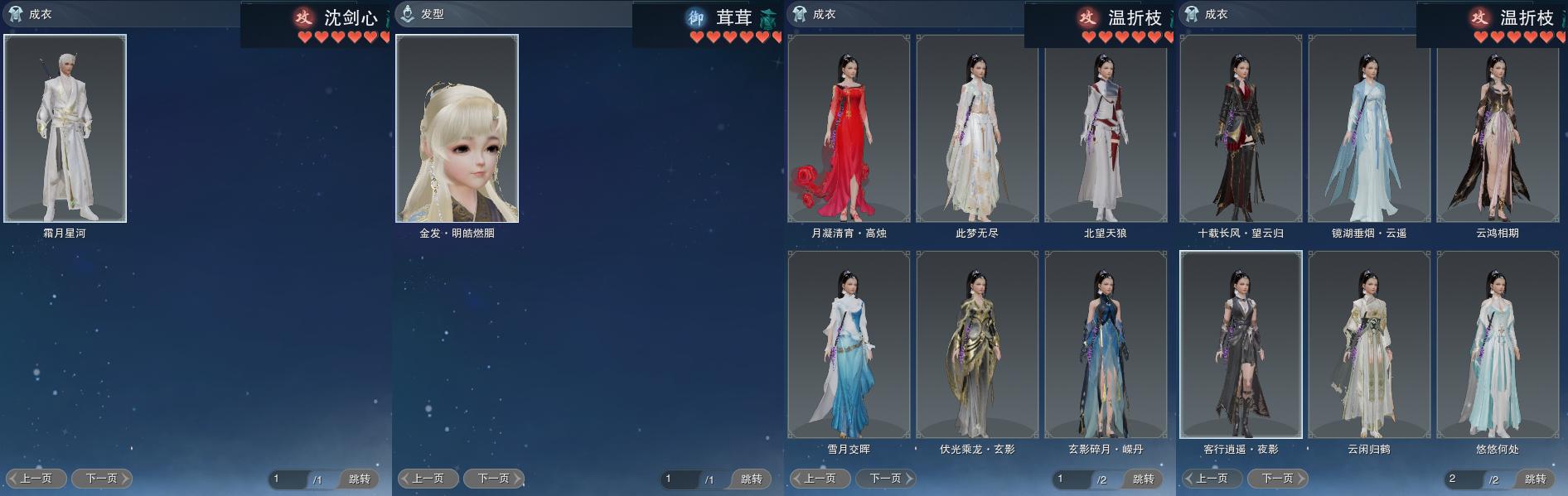Choose the 云鸿相期 outfit
The height and width of the screenshot is (496, 1568).
tap(1498, 128)
